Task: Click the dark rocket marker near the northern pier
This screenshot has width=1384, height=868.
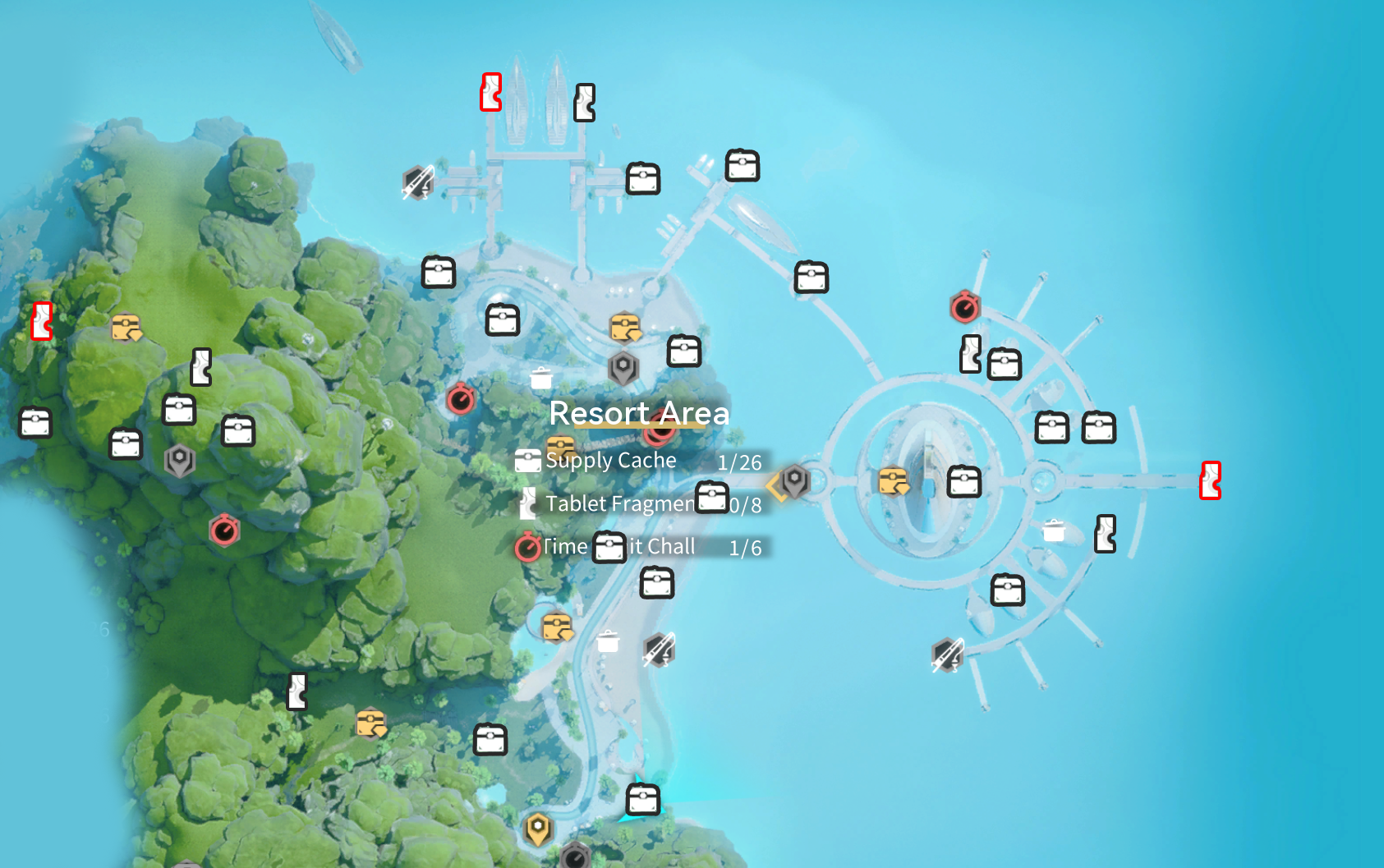Action: (x=418, y=182)
